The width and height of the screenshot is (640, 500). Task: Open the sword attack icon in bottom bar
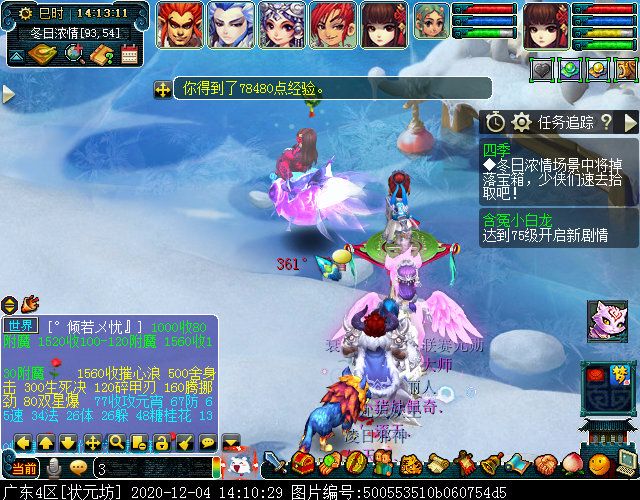(x=275, y=464)
